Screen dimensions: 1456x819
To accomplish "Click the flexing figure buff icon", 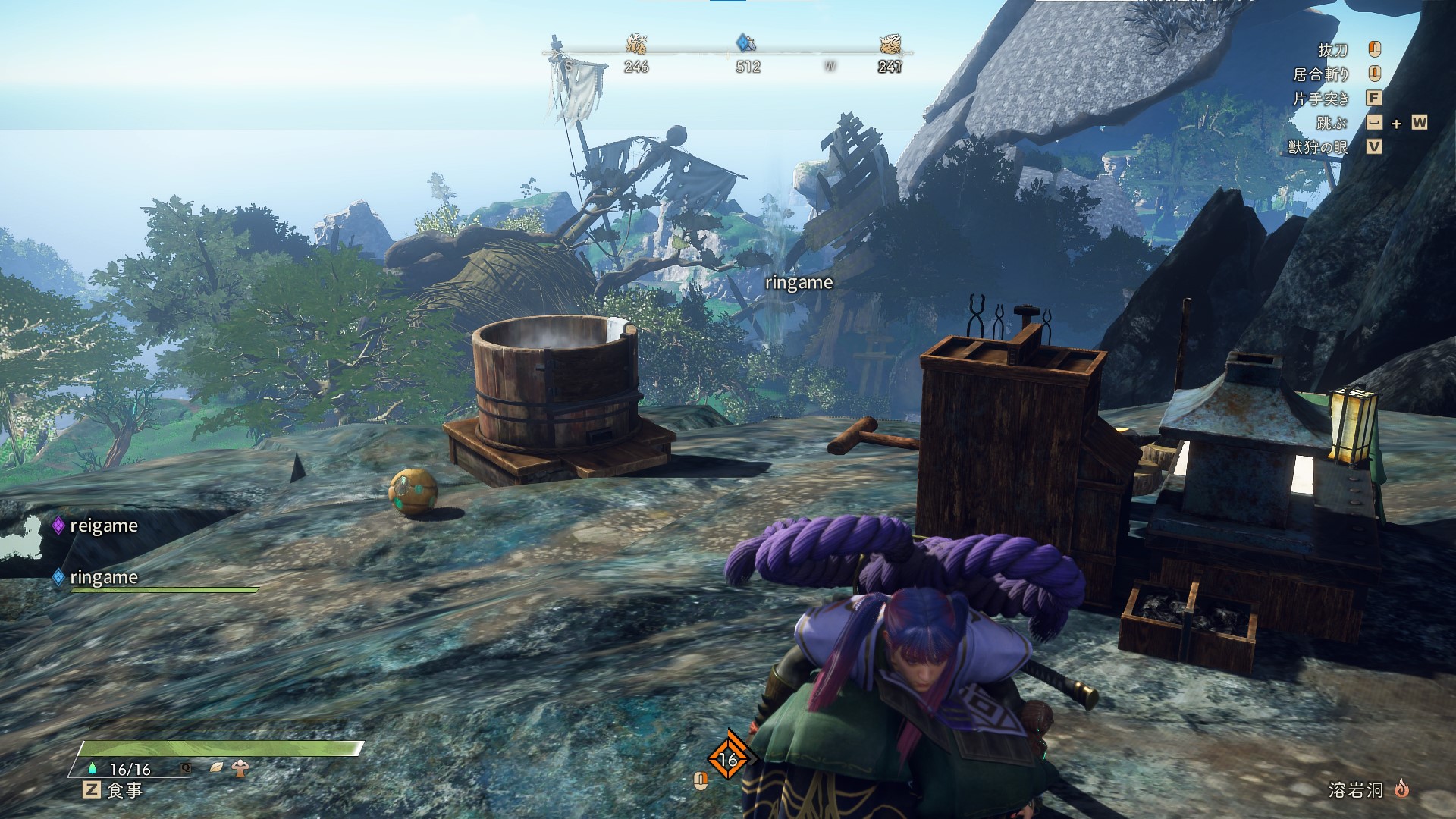I will 241,767.
